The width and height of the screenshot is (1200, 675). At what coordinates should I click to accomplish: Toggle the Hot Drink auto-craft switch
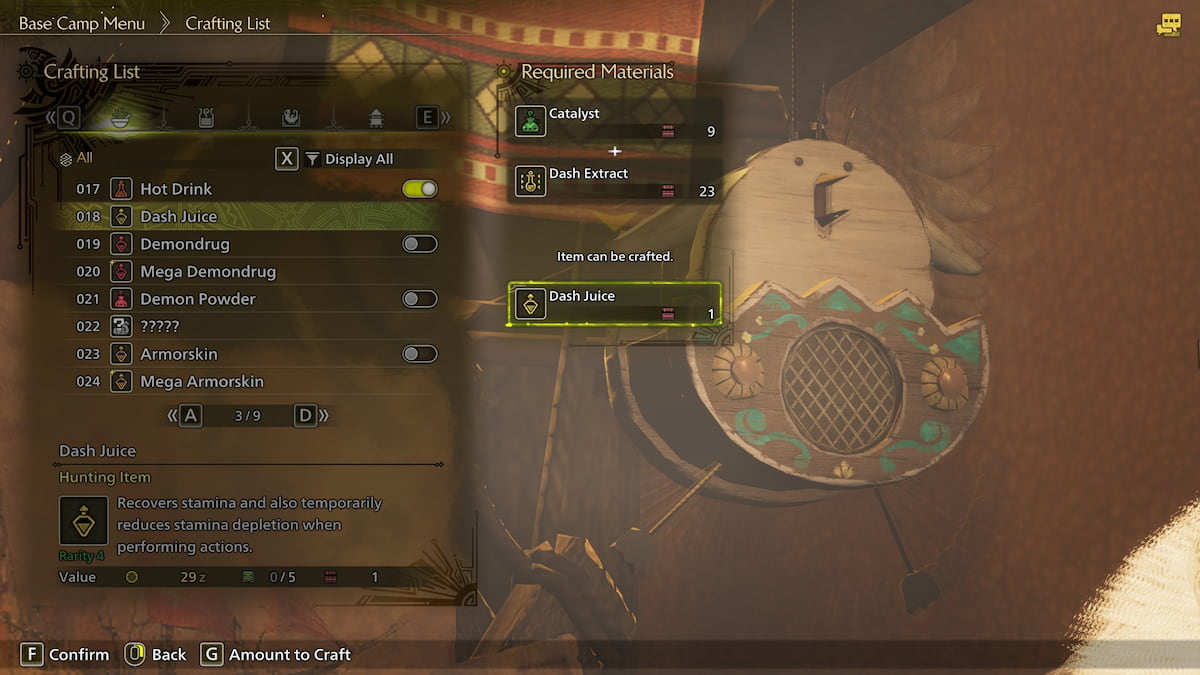tap(419, 189)
